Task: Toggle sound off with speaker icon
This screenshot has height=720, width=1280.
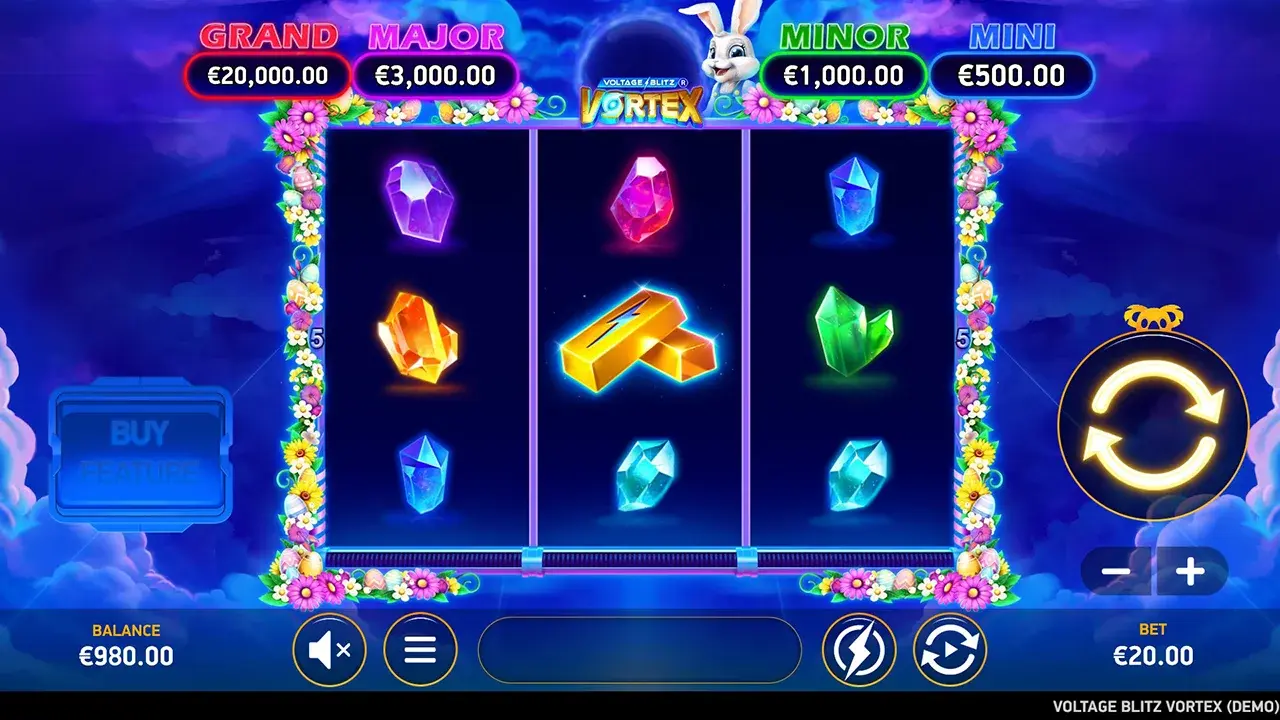Action: point(330,649)
